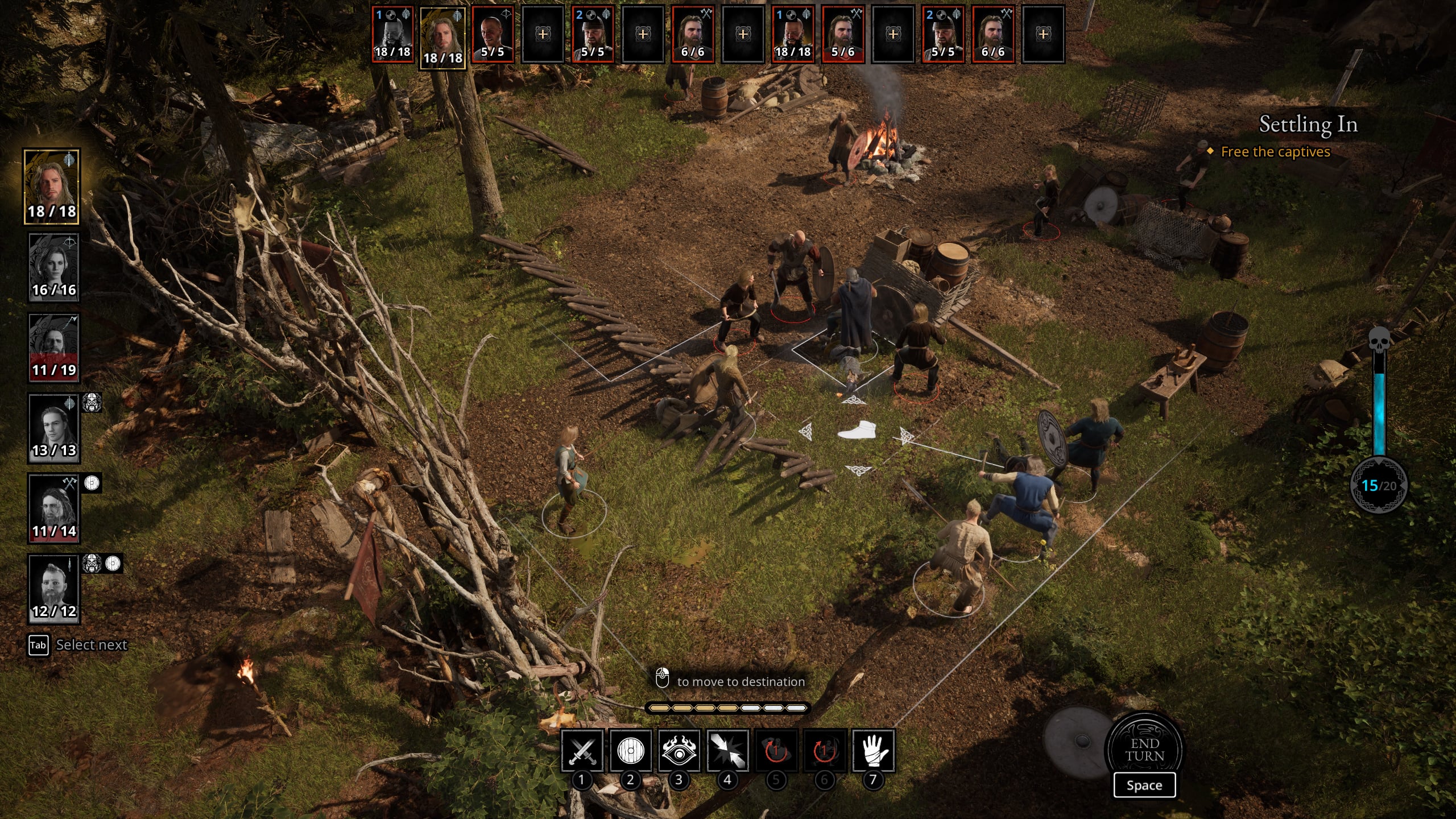Choose the open hand interact ability
The width and height of the screenshot is (1456, 819).
(873, 751)
